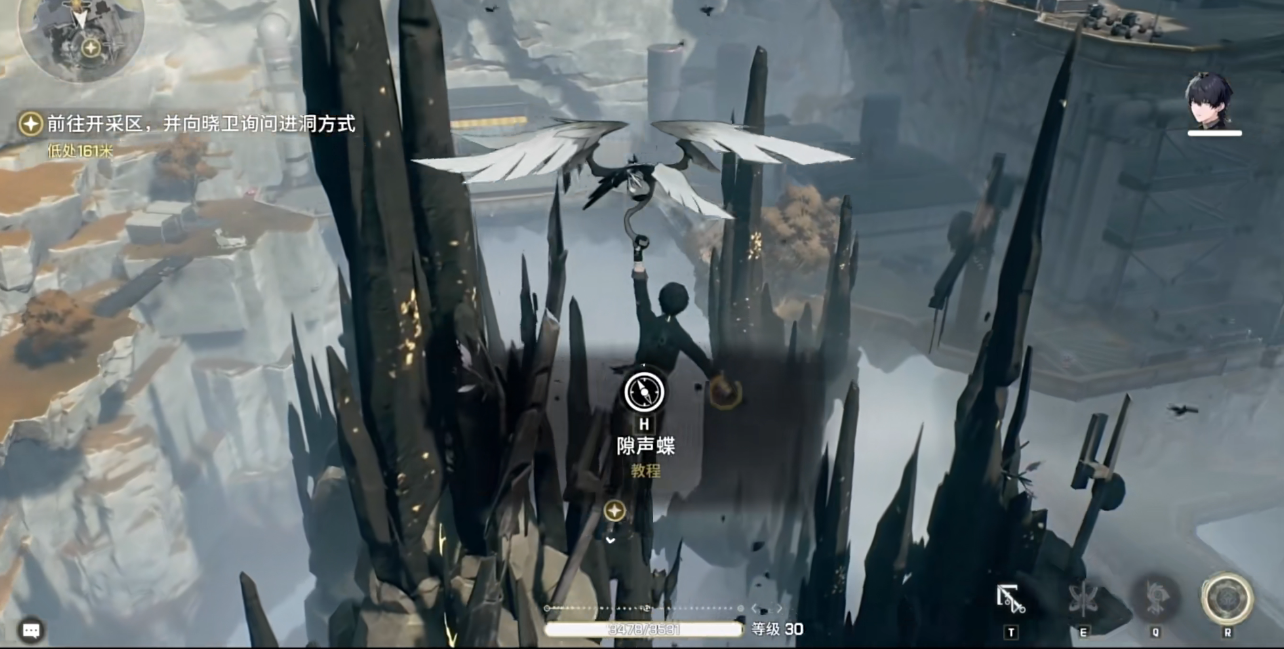Activate the grapple hook utility icon
This screenshot has width=1284, height=649.
[1011, 598]
